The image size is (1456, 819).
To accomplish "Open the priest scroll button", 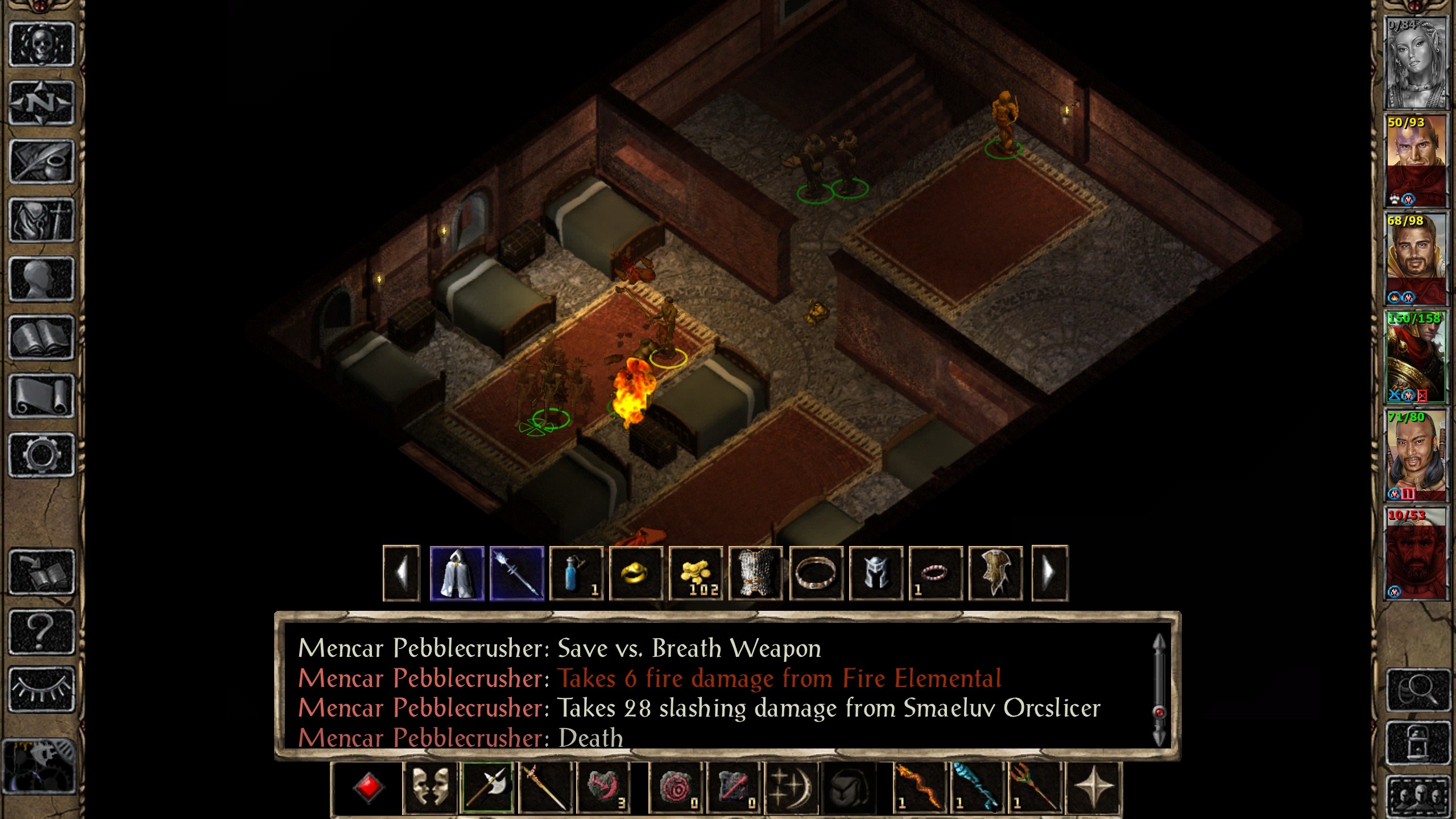I will click(42, 396).
